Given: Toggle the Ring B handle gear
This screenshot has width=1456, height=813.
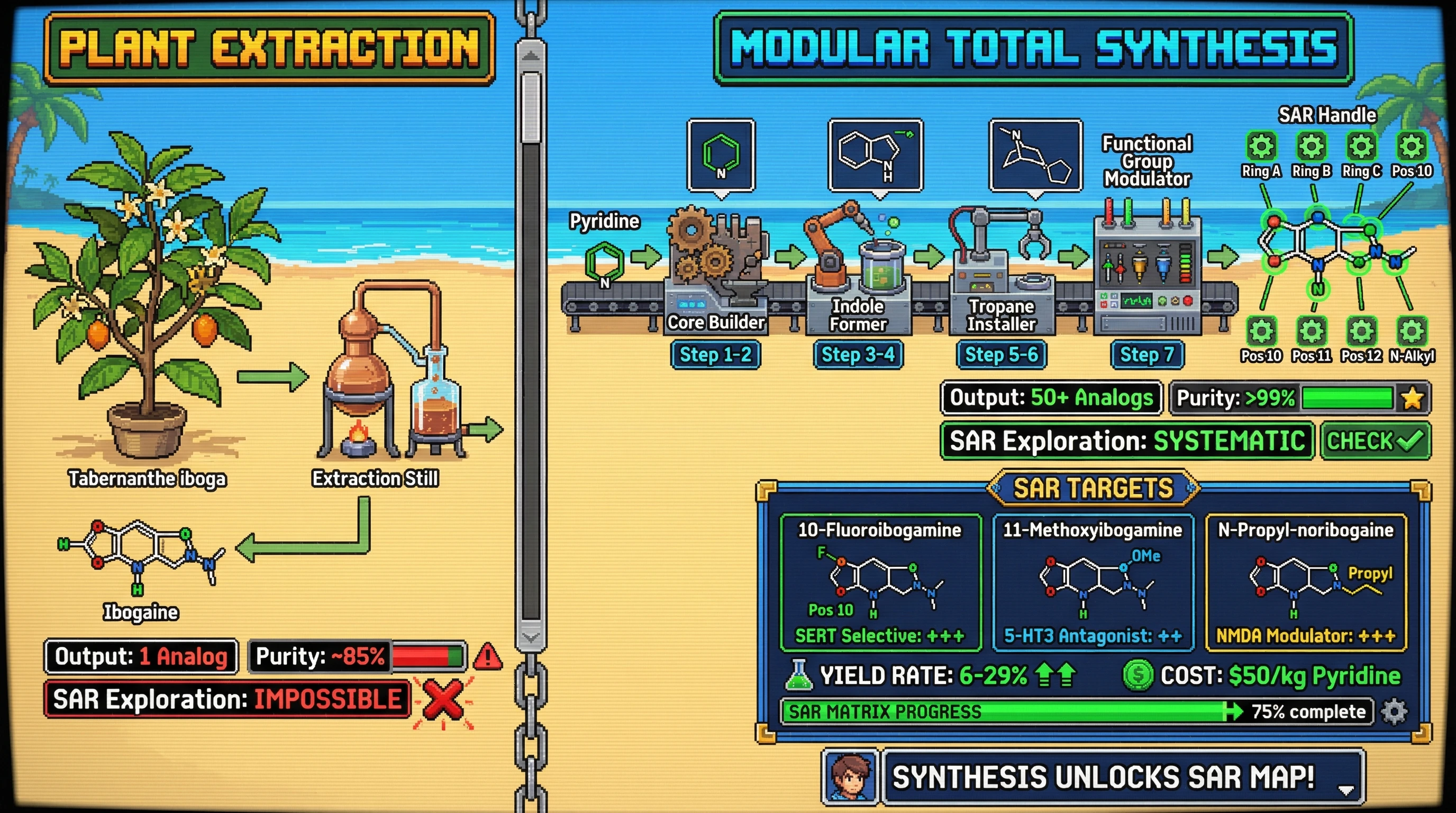Looking at the screenshot, I should [1312, 147].
